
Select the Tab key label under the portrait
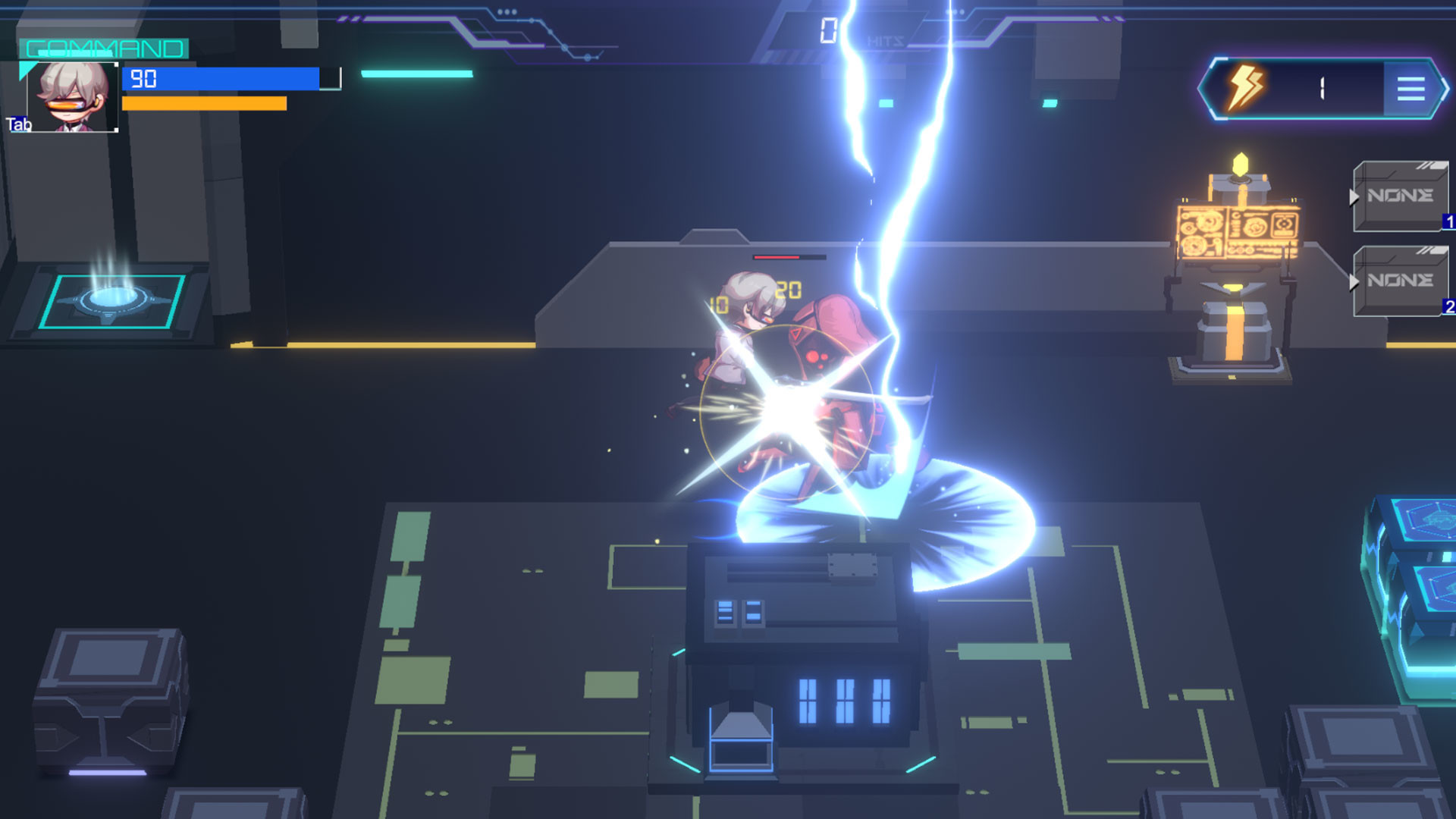[x=17, y=122]
